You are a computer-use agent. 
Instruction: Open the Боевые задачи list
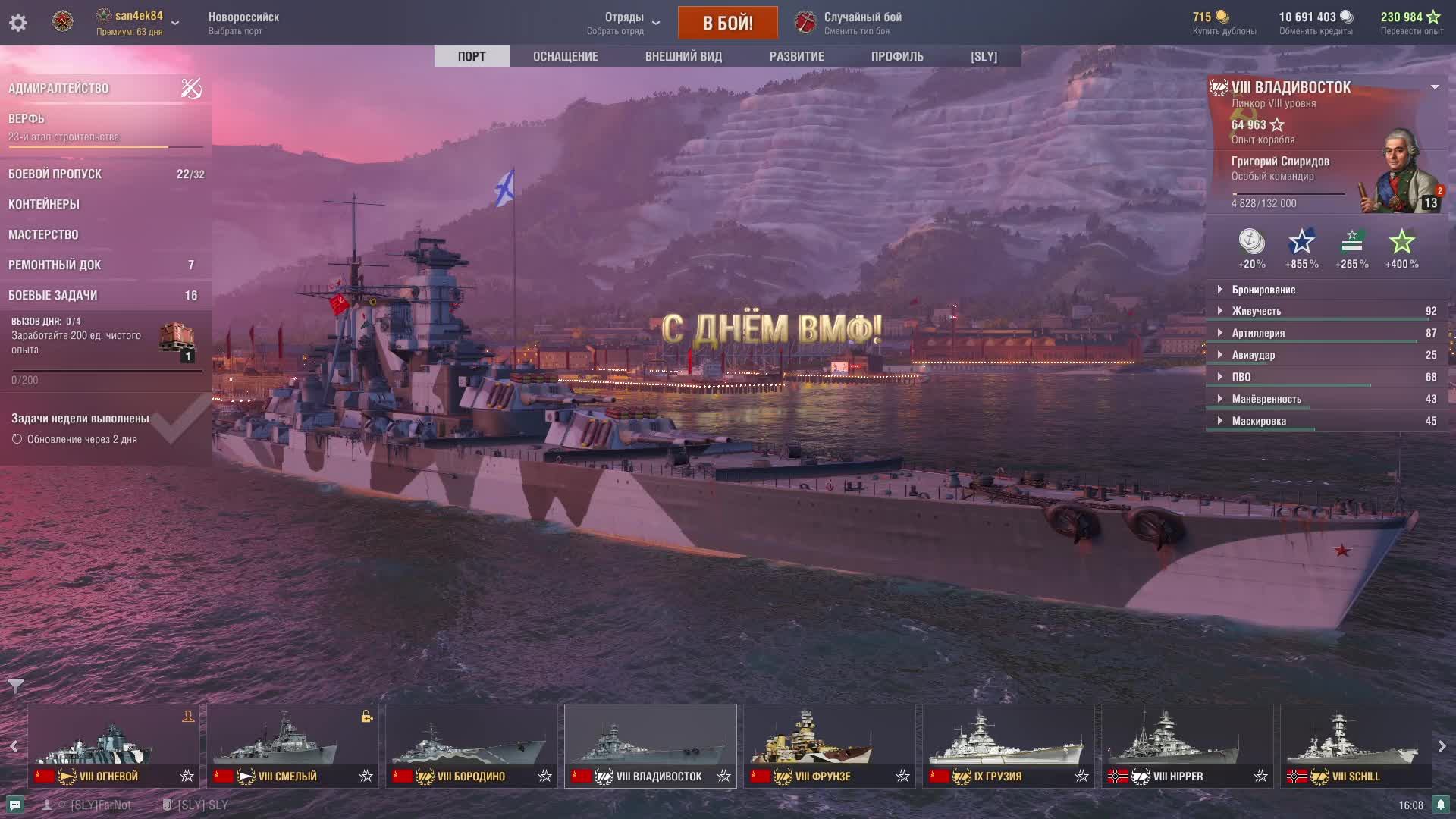point(53,295)
